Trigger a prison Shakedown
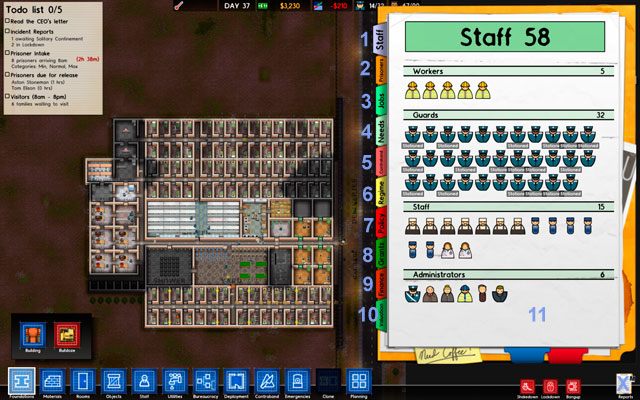This screenshot has width=640, height=400. coord(526,384)
